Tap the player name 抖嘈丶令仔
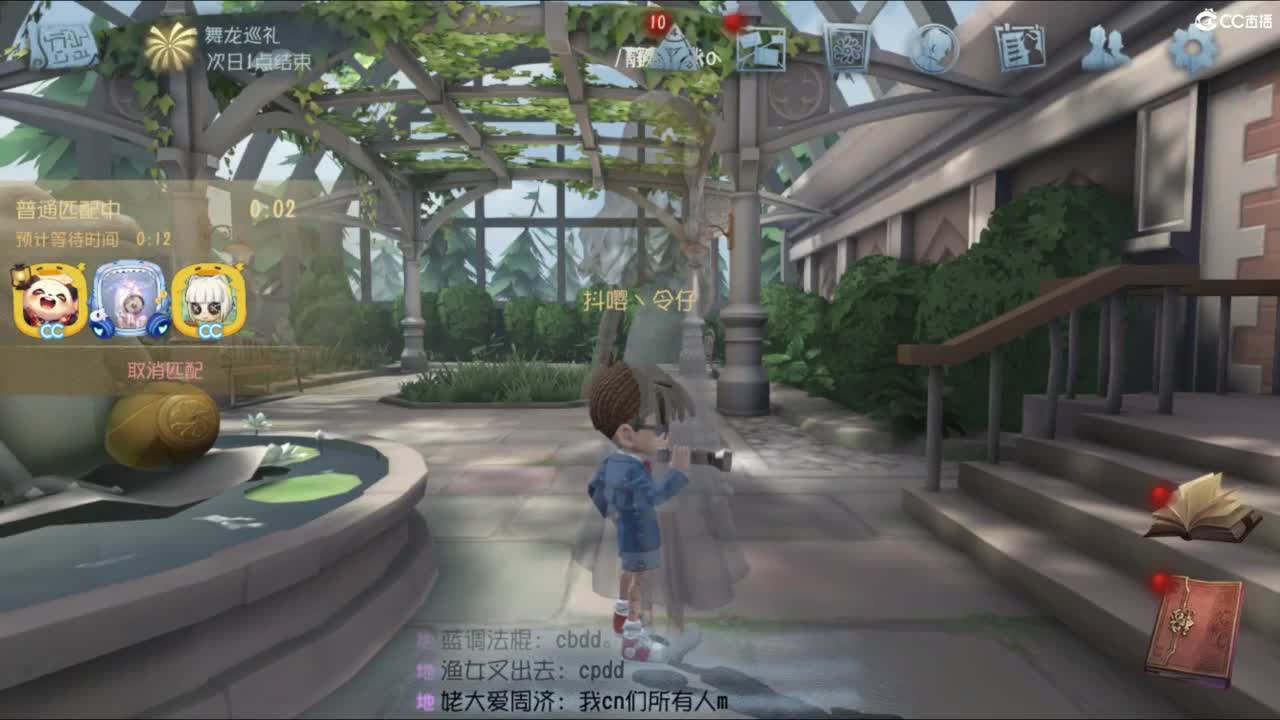Screen dimensions: 1280x720 pyautogui.click(x=640, y=297)
